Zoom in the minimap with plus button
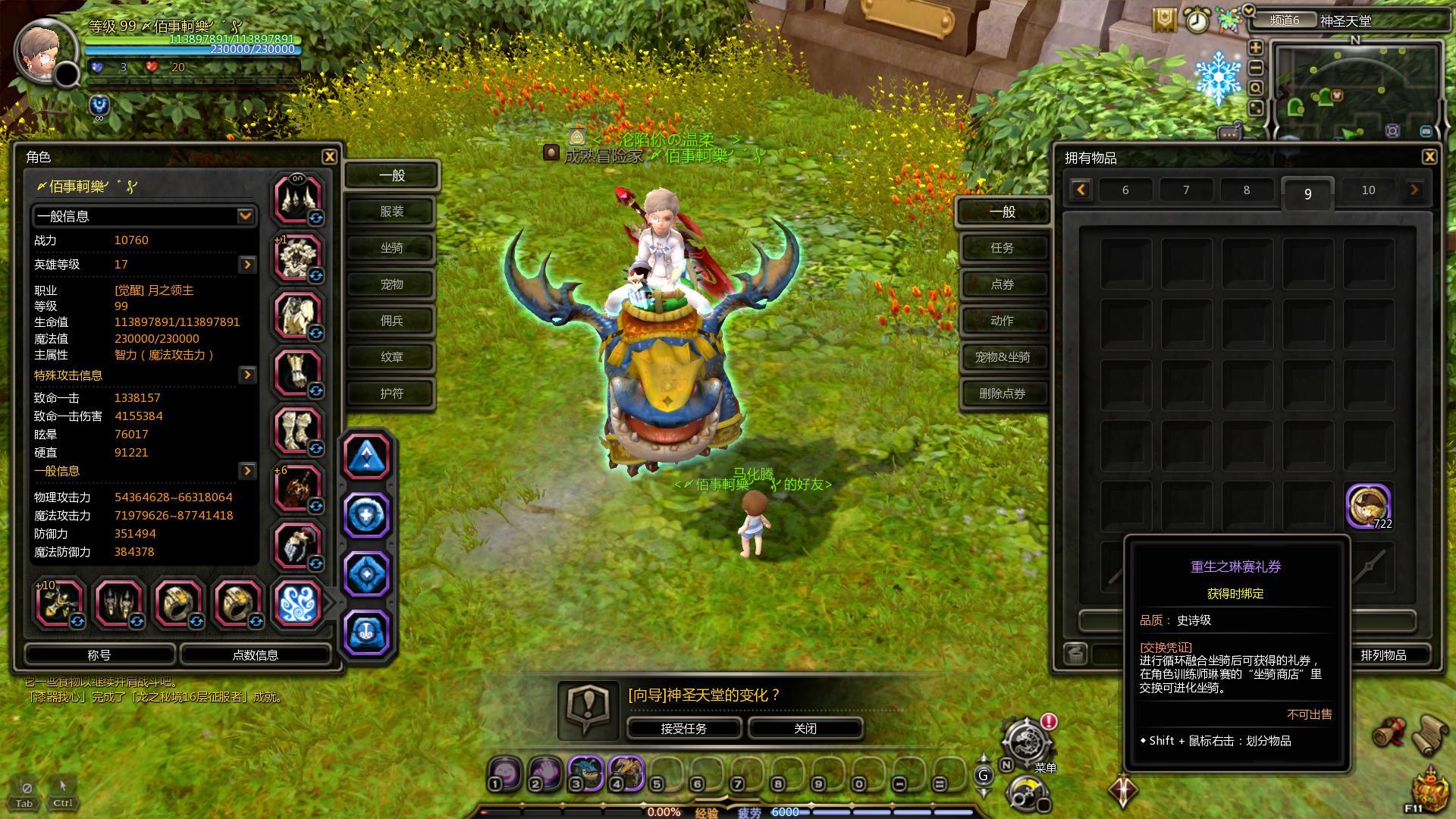1456x819 pixels. [1256, 48]
